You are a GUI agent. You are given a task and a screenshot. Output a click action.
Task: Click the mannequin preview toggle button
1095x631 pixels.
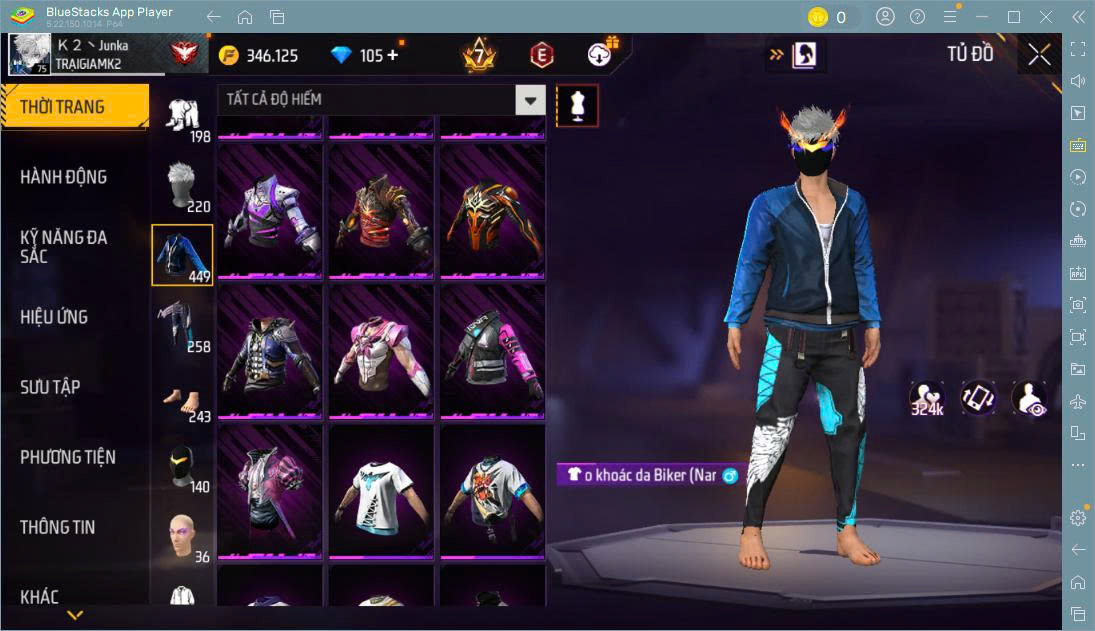(577, 105)
